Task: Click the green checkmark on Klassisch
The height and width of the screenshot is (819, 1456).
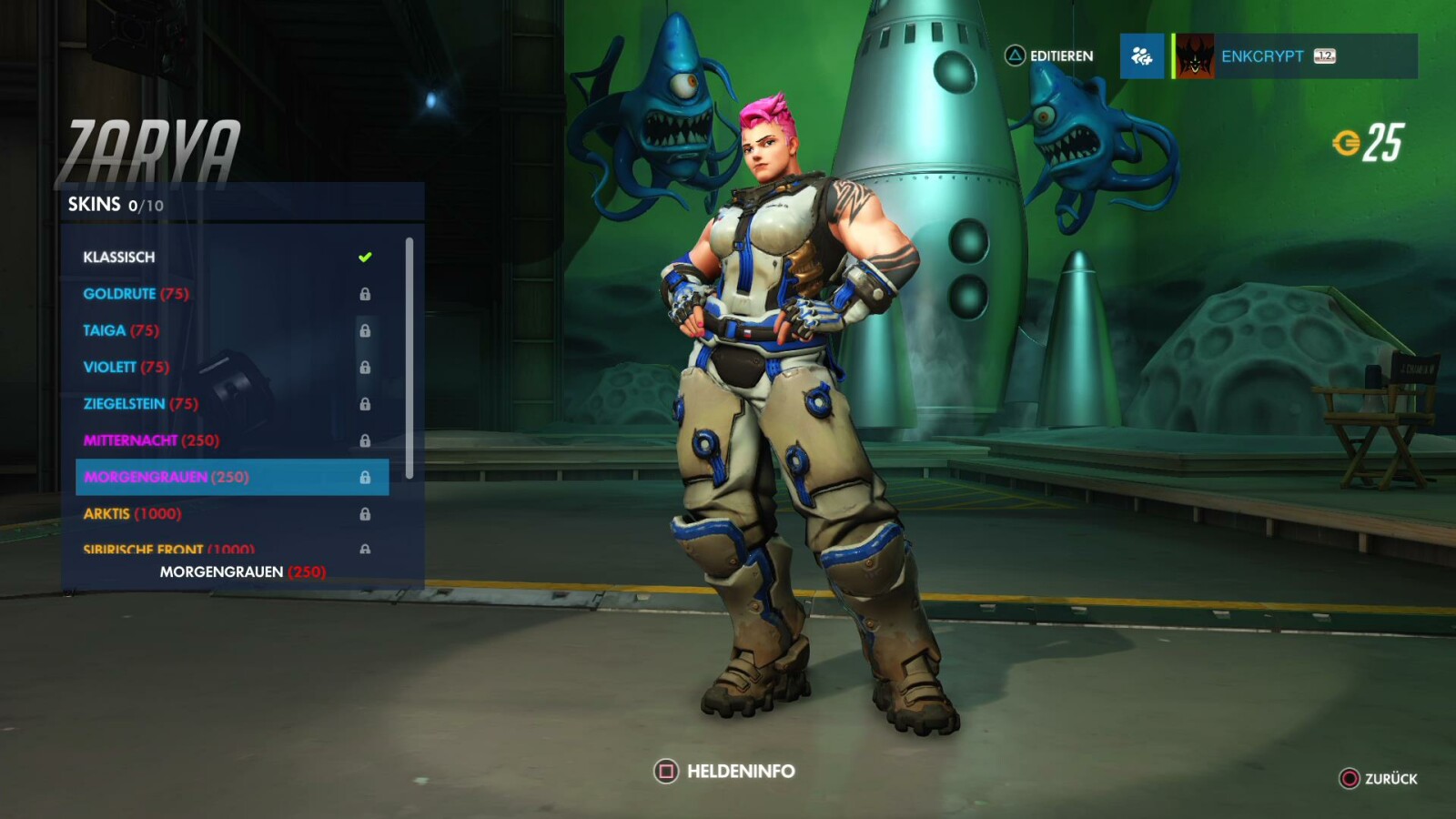Action: click(366, 257)
